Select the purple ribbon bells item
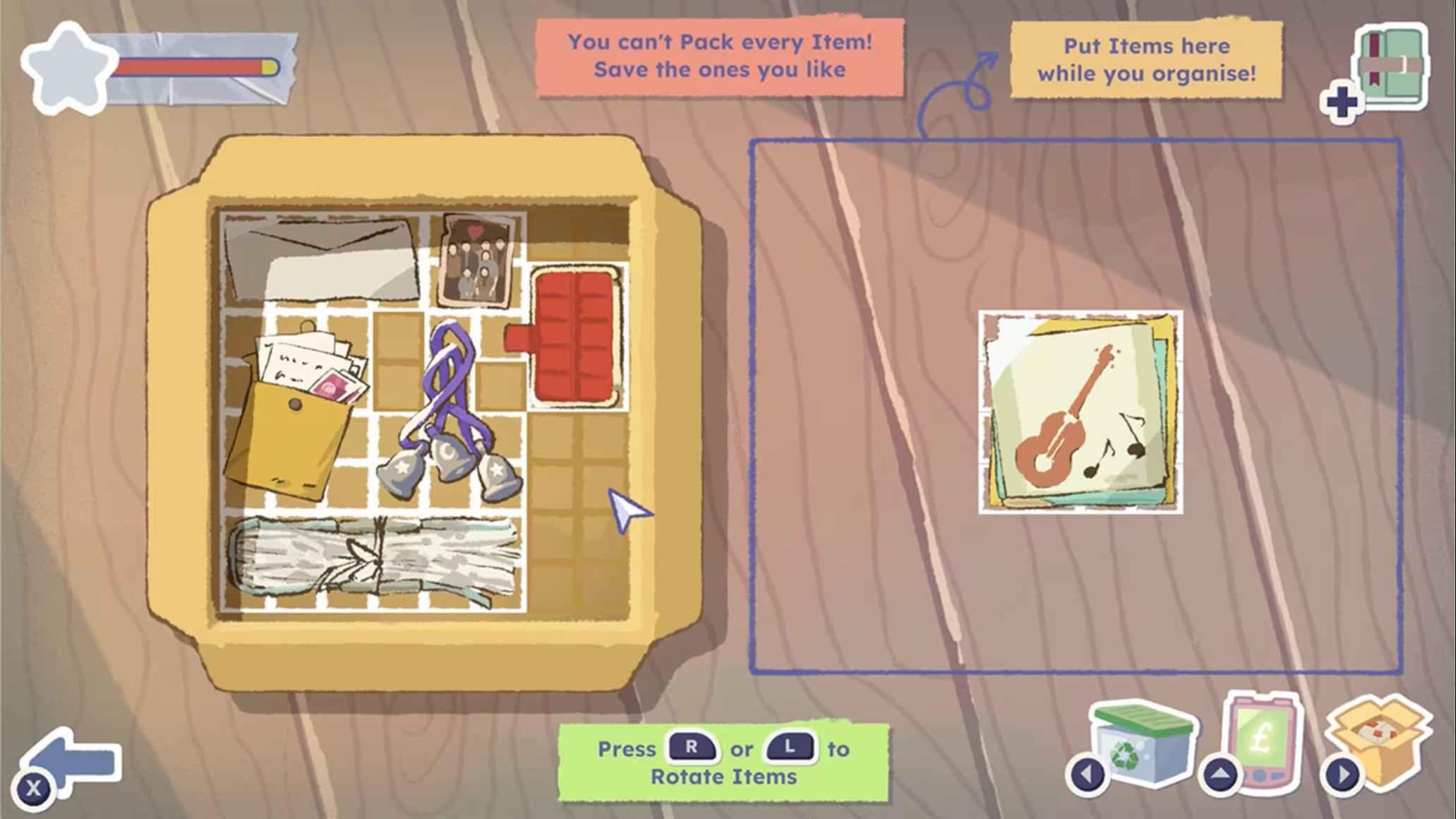 pyautogui.click(x=449, y=417)
